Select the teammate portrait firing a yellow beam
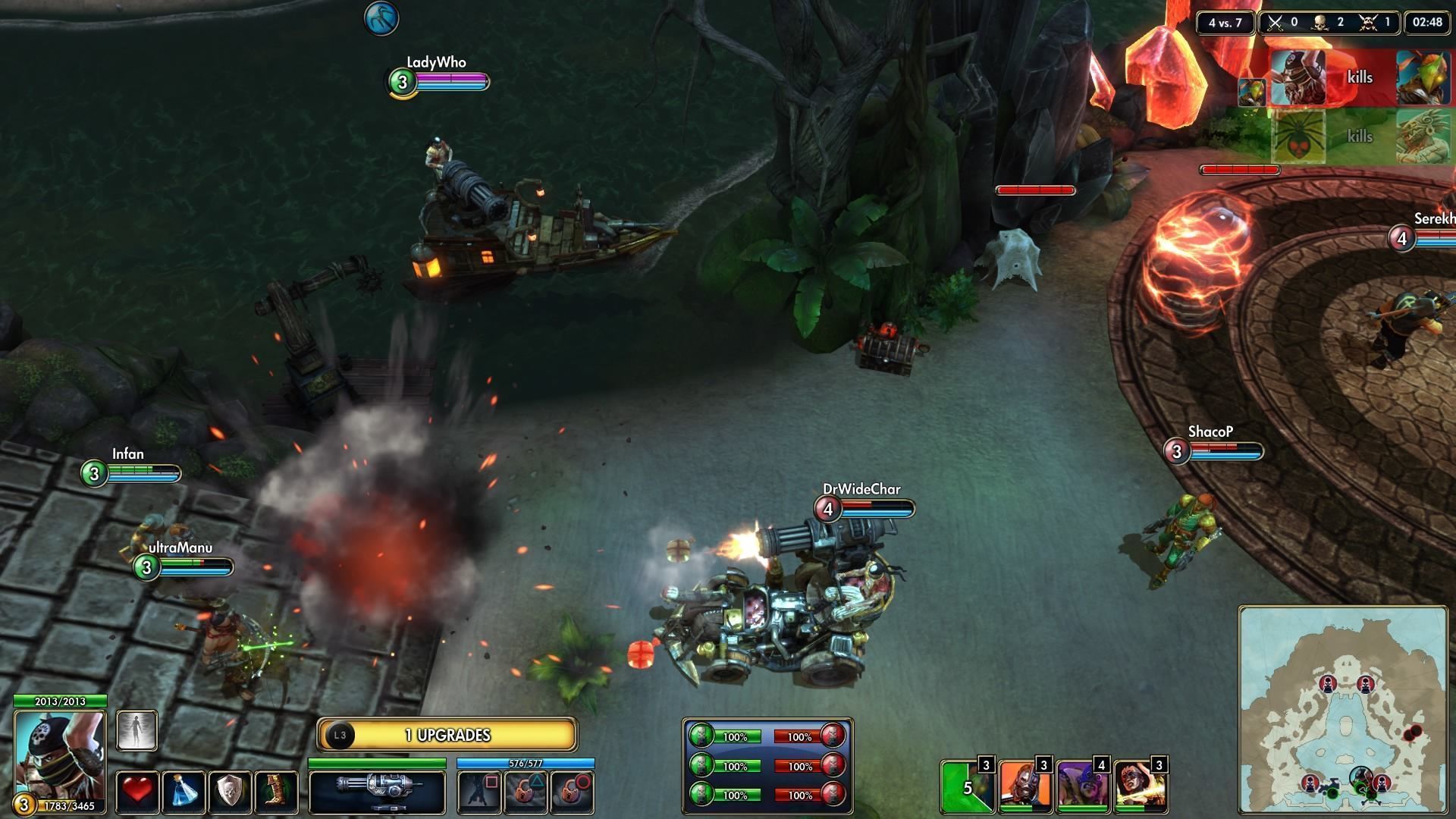This screenshot has height=819, width=1456. [x=1140, y=786]
